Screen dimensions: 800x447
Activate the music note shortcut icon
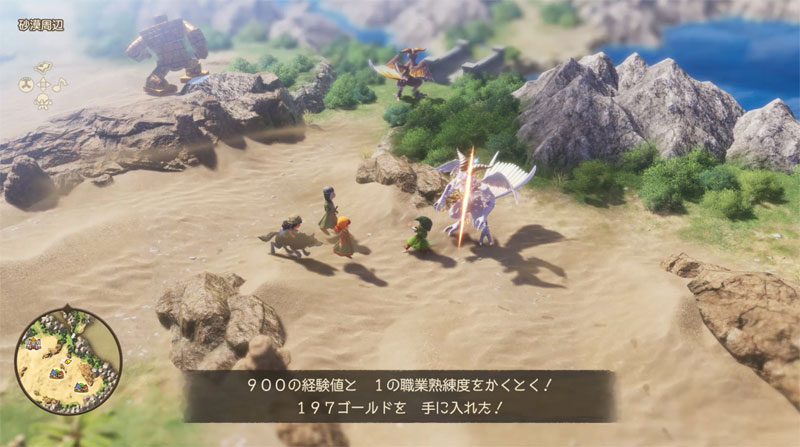click(61, 85)
